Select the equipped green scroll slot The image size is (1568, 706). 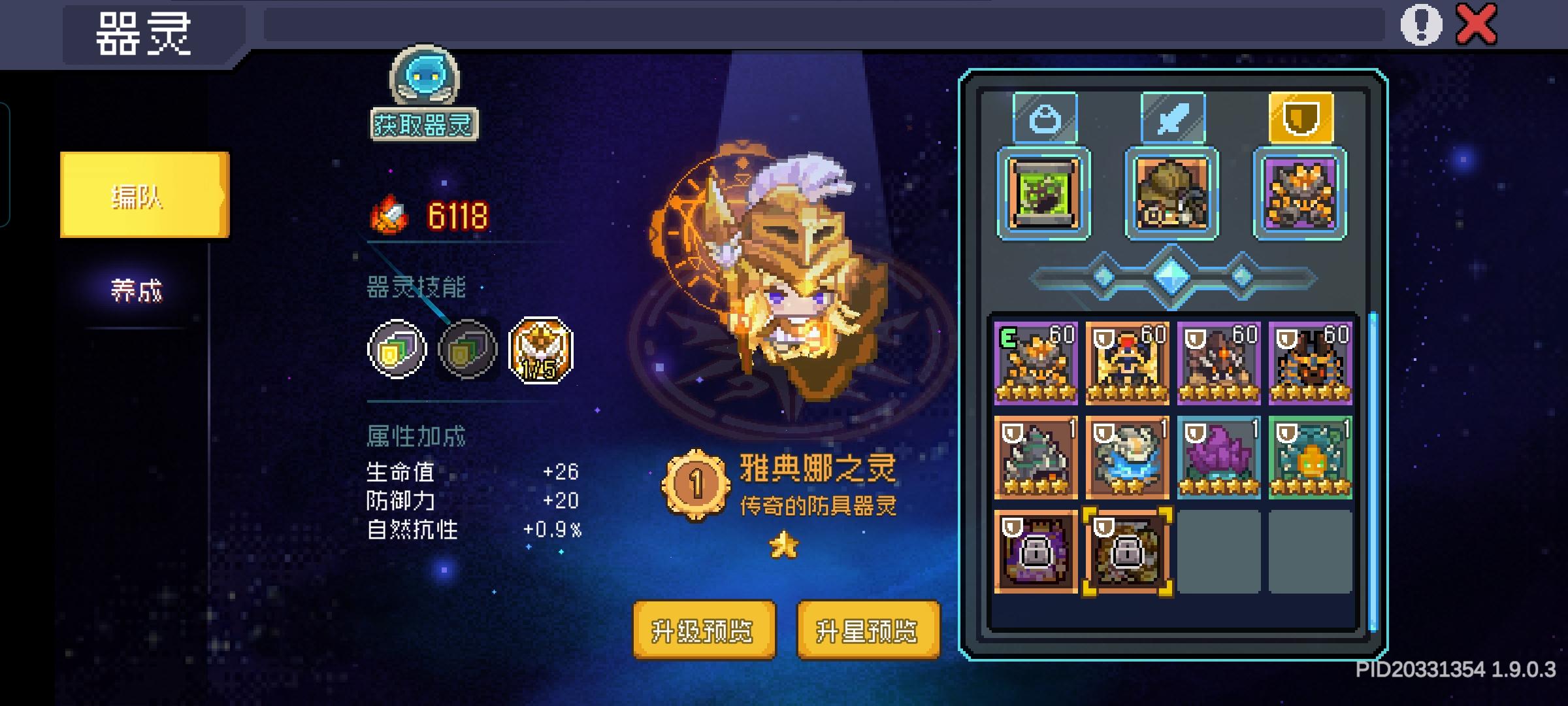pyautogui.click(x=1045, y=194)
